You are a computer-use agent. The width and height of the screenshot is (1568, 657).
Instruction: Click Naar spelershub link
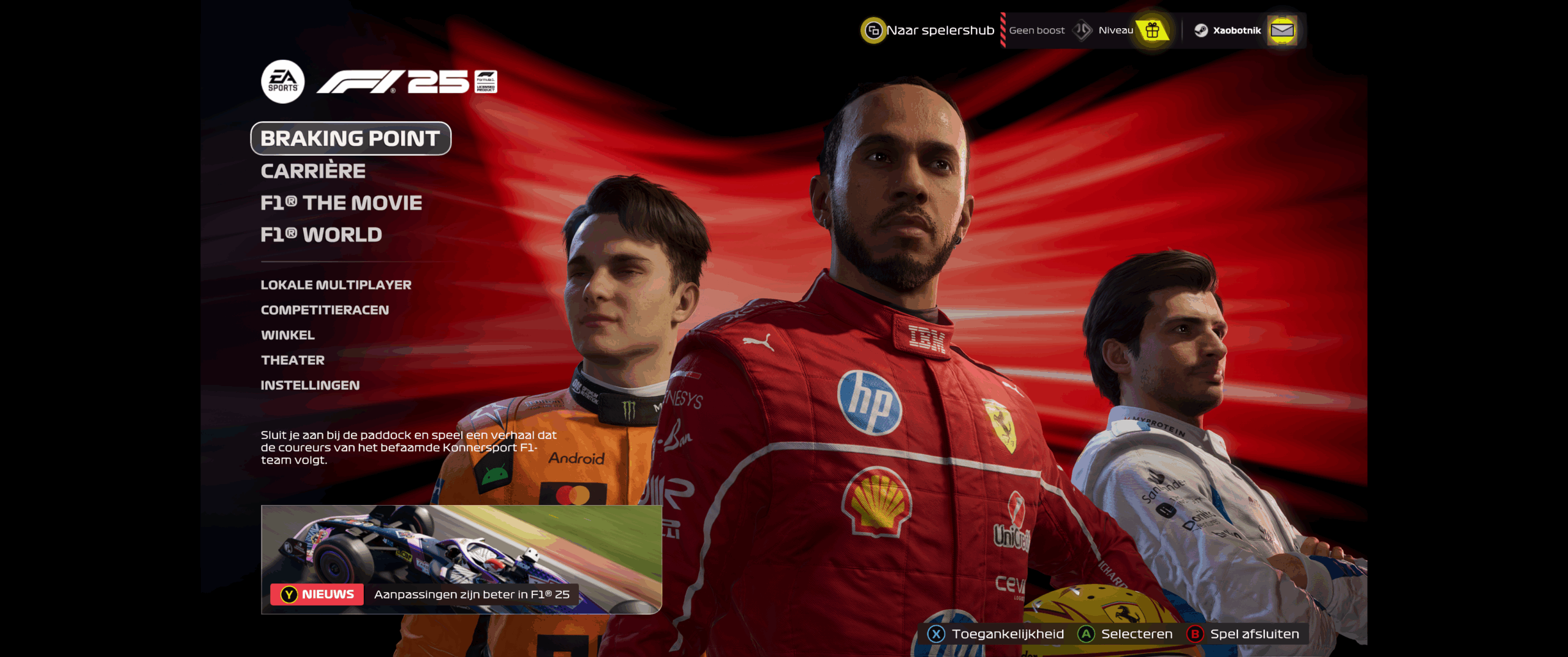coord(941,29)
